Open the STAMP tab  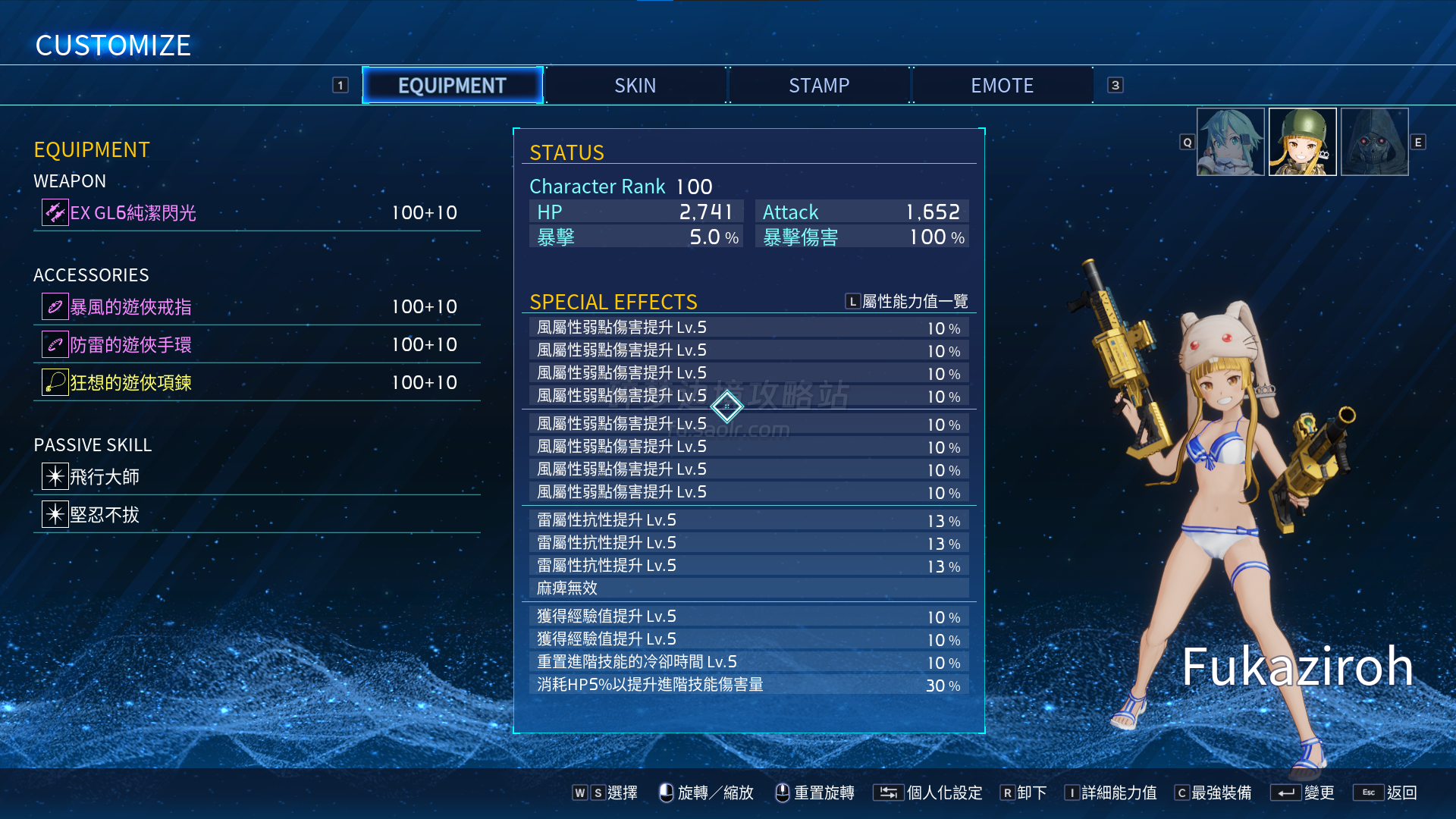pyautogui.click(x=819, y=86)
